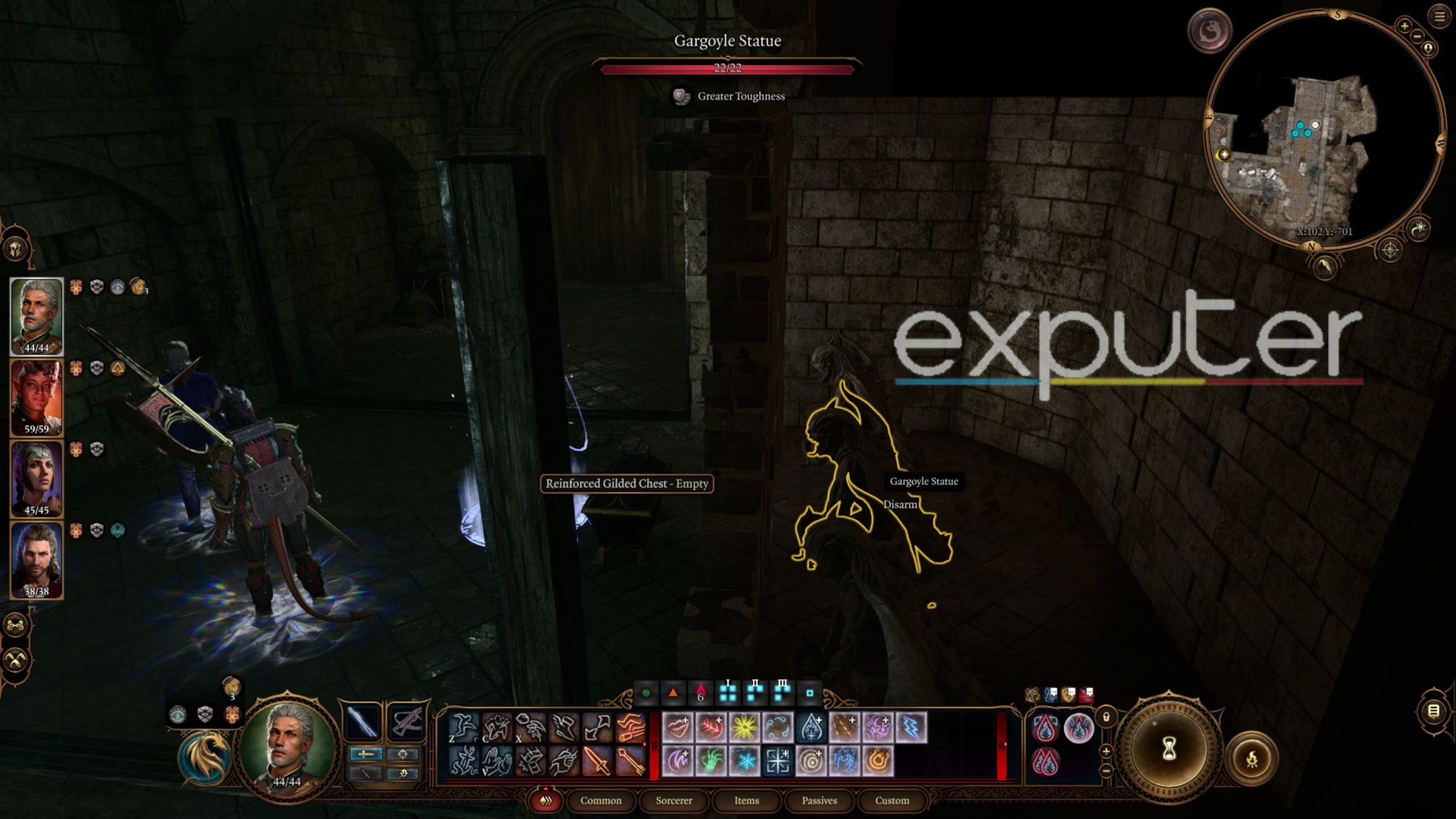Toggle the level I spell slot filter
This screenshot has height=819, width=1456.
(x=728, y=692)
